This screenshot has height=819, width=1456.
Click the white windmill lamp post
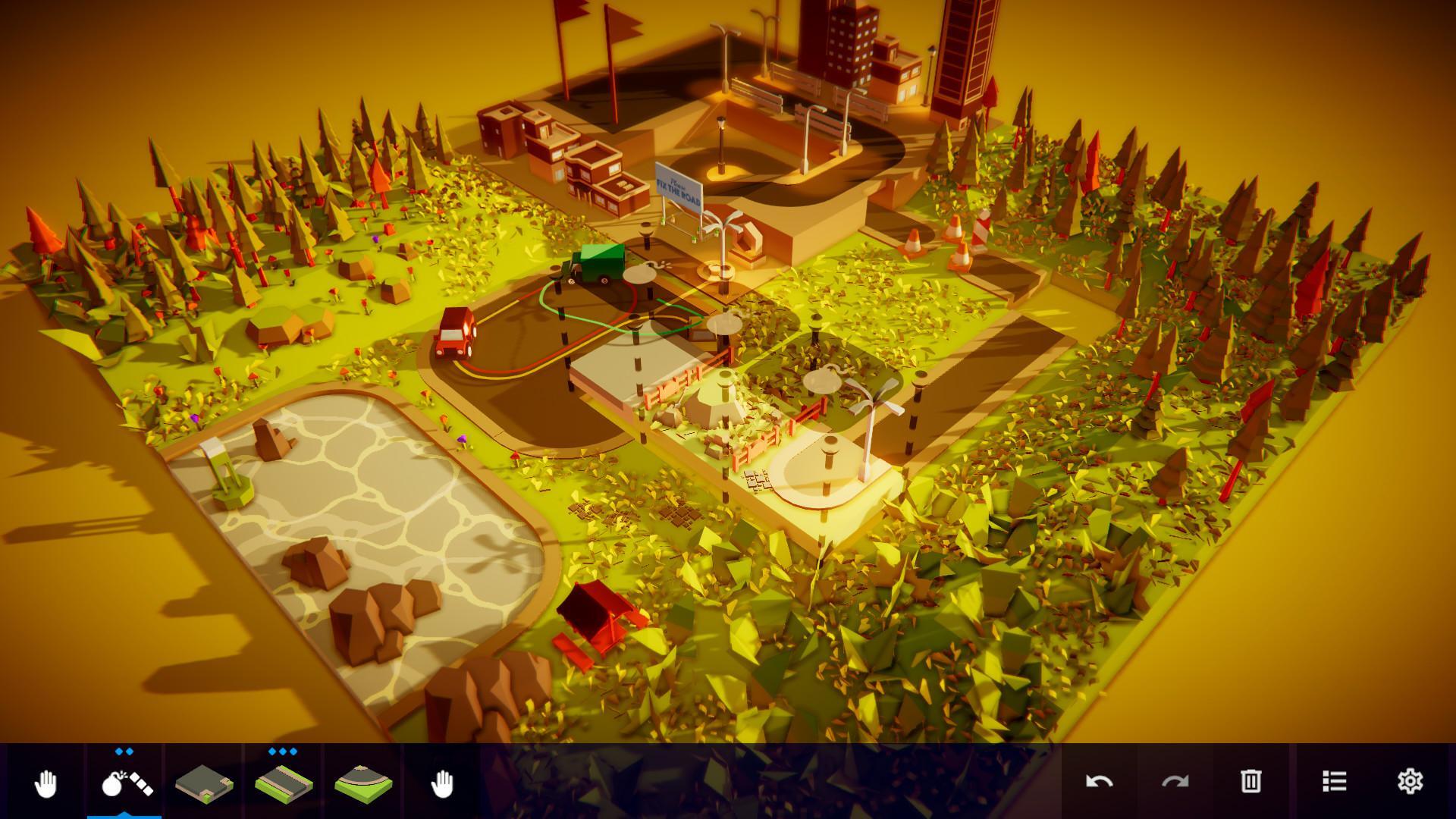pyautogui.click(x=874, y=400)
